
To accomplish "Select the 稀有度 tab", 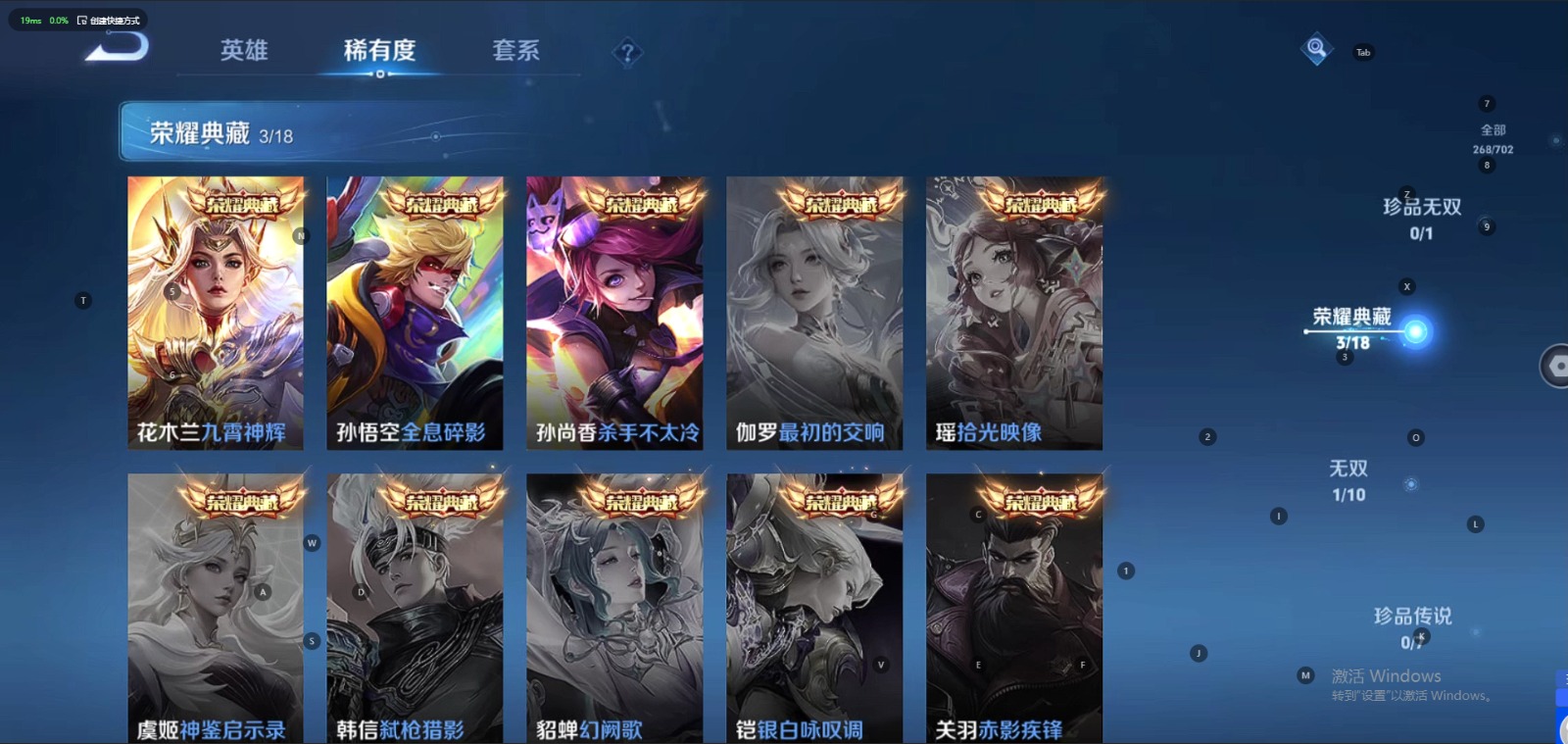I will [379, 50].
